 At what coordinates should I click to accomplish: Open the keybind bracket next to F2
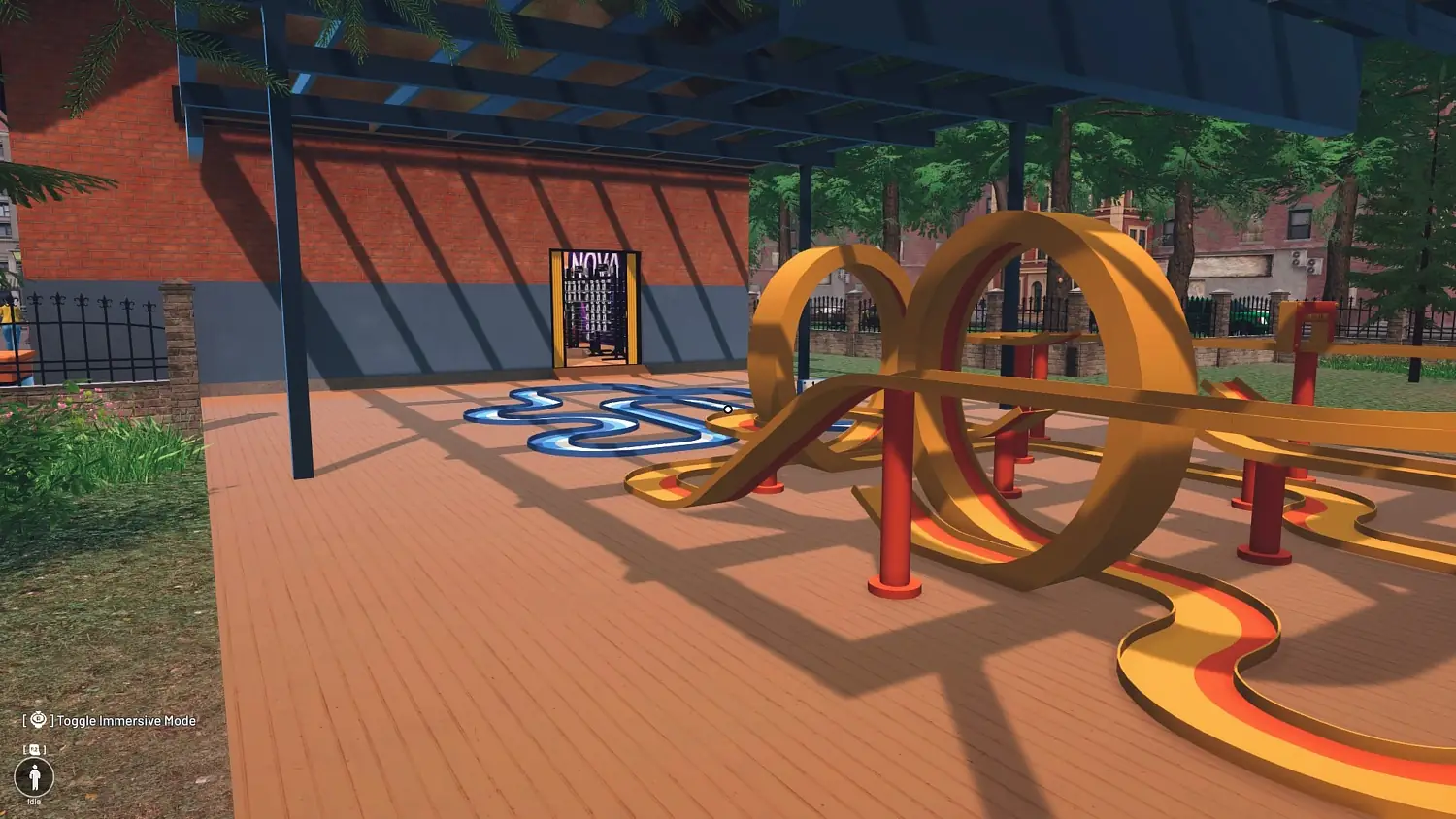[x=35, y=748]
